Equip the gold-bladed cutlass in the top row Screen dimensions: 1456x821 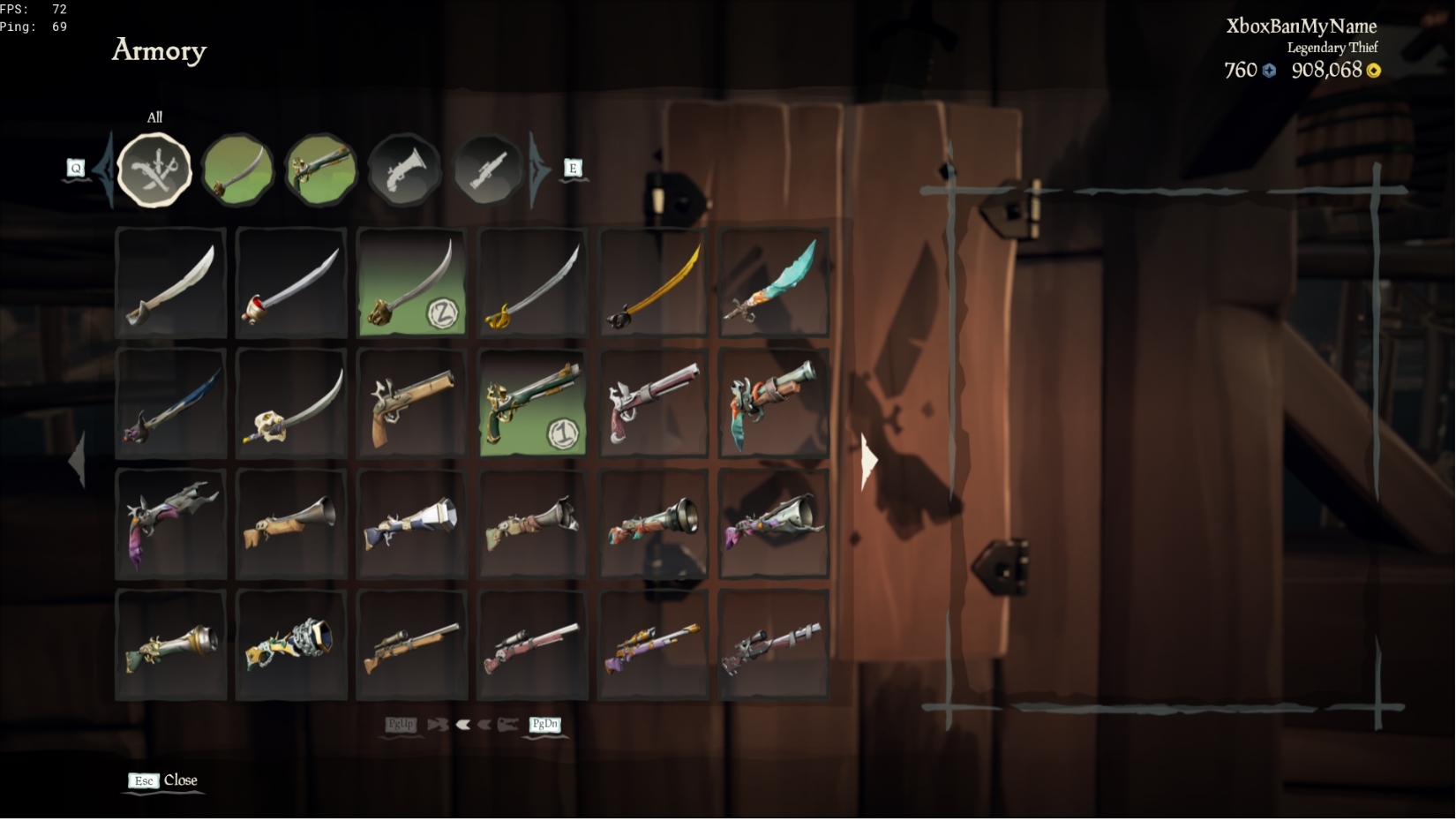652,282
